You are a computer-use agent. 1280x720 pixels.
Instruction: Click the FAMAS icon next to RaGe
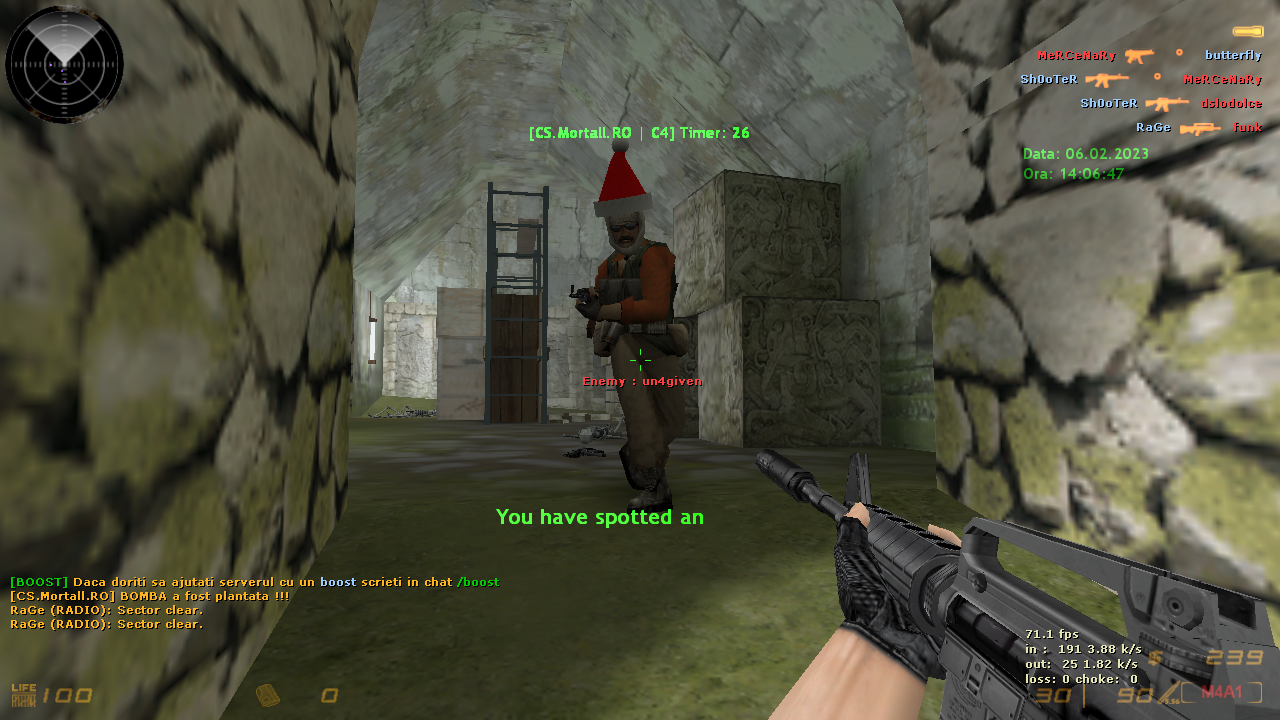click(x=1199, y=126)
